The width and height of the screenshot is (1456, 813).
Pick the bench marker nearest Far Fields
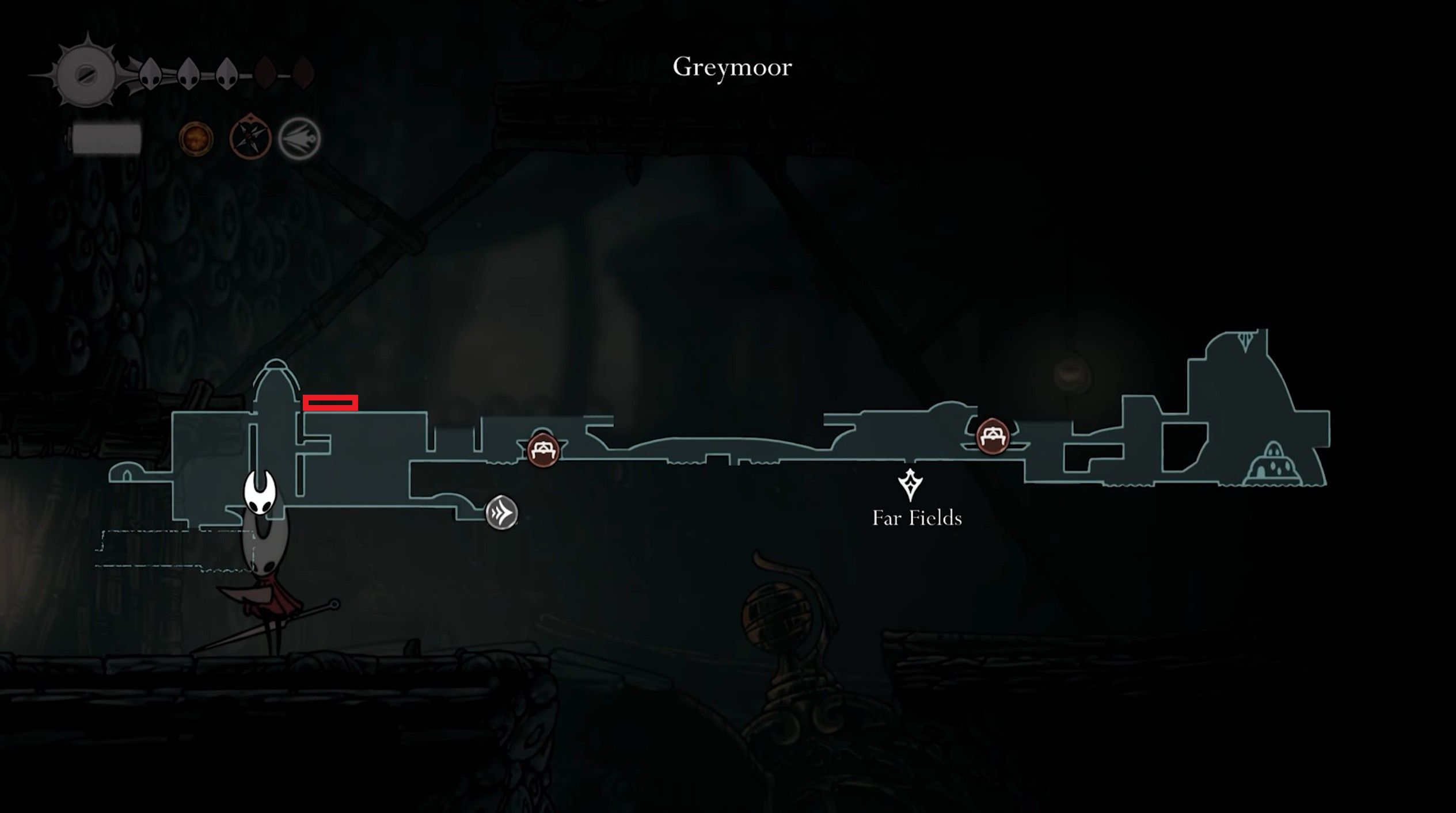993,436
